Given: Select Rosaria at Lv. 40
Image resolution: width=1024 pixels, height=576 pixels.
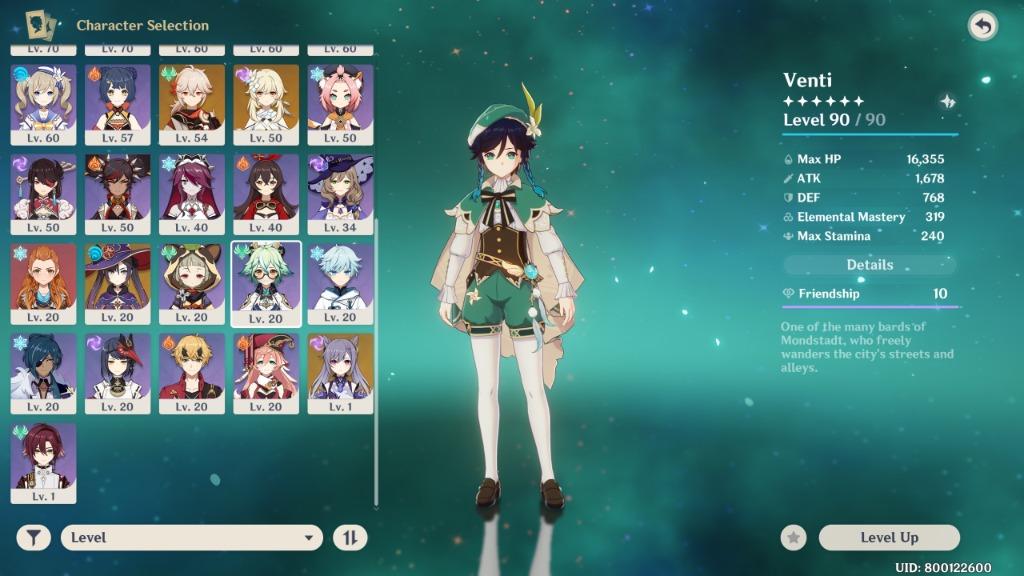Looking at the screenshot, I should tap(192, 193).
